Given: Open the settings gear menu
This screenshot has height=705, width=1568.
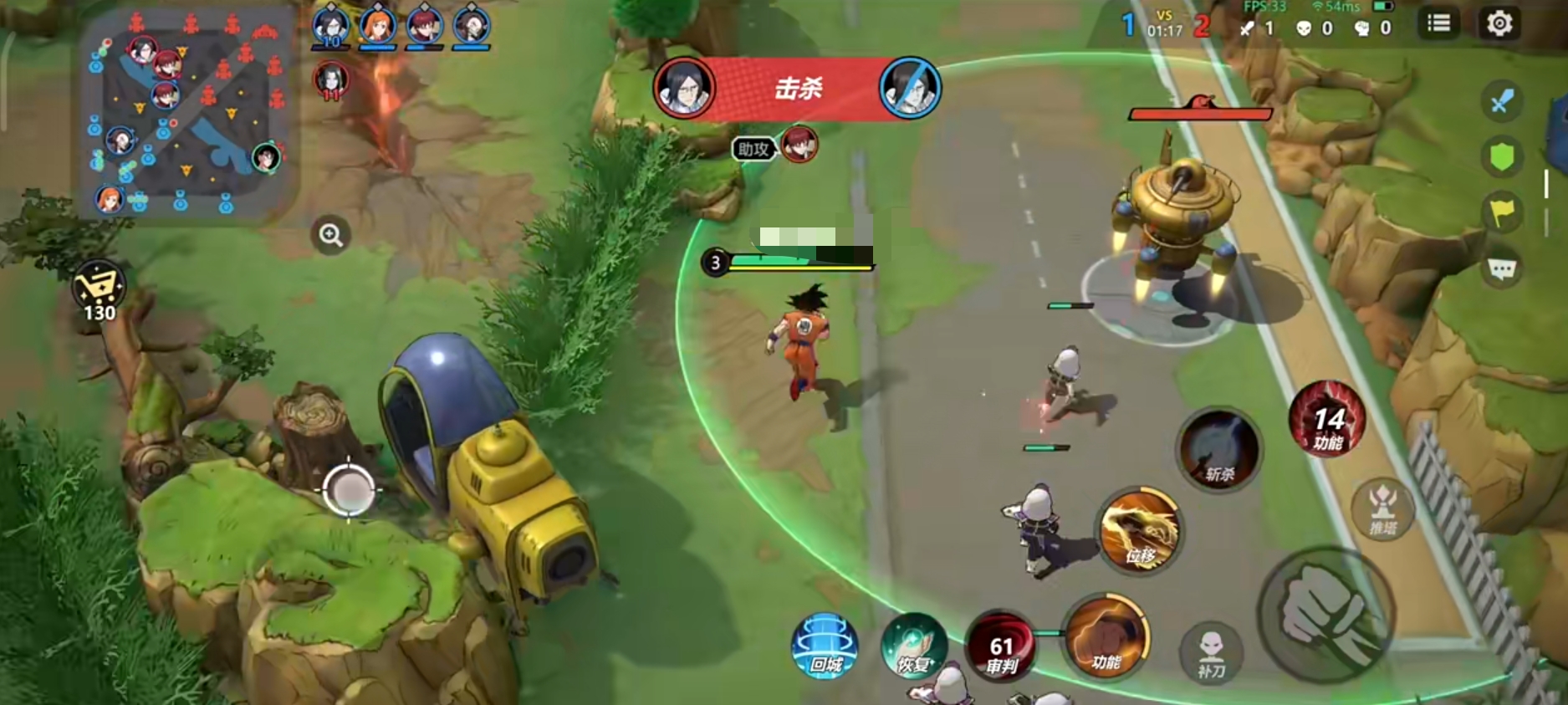Looking at the screenshot, I should pyautogui.click(x=1499, y=23).
